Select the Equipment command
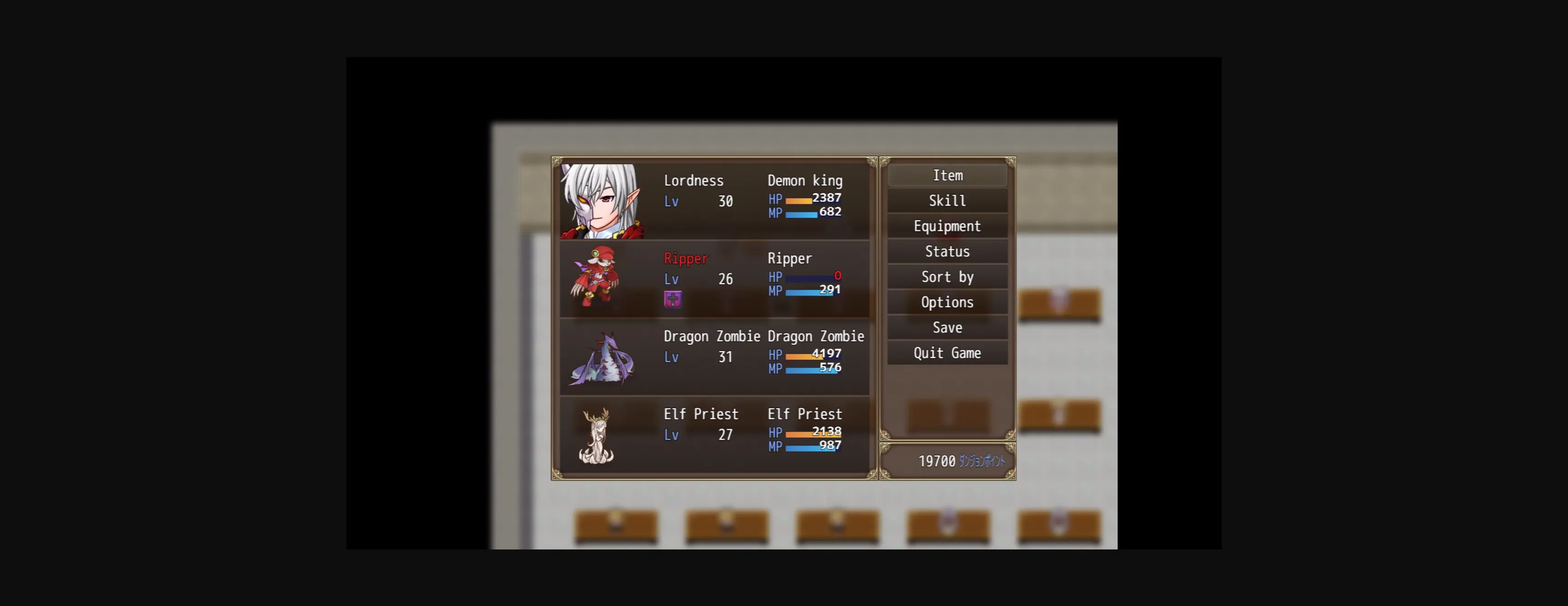This screenshot has width=1568, height=606. (947, 226)
